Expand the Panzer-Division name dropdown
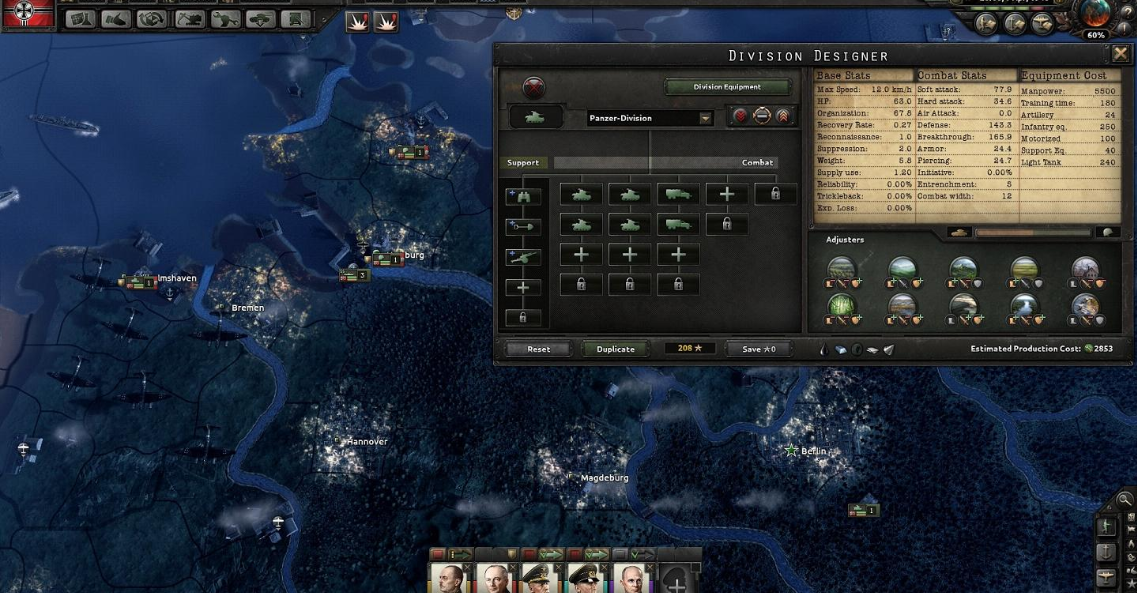 (705, 118)
